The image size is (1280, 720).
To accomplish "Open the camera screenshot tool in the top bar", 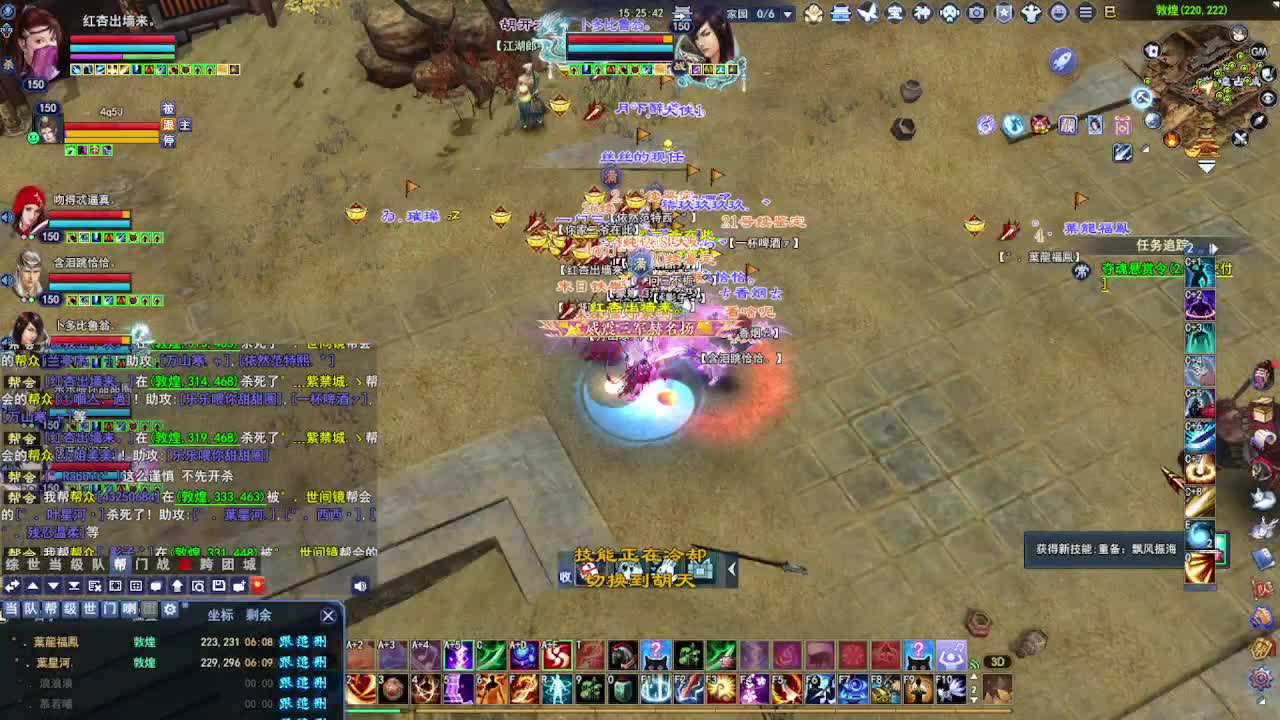I will coord(976,14).
